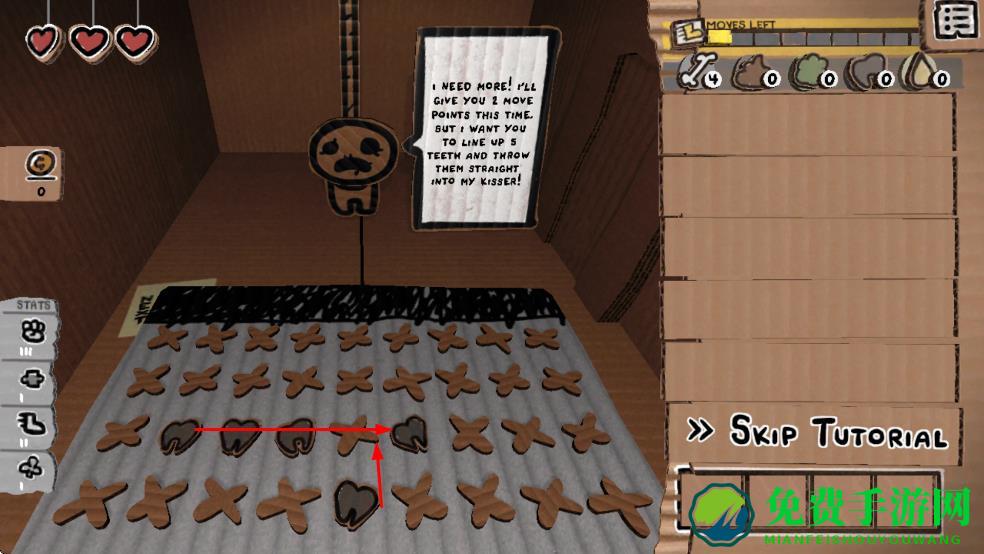Click the coin counter icon

point(41,164)
